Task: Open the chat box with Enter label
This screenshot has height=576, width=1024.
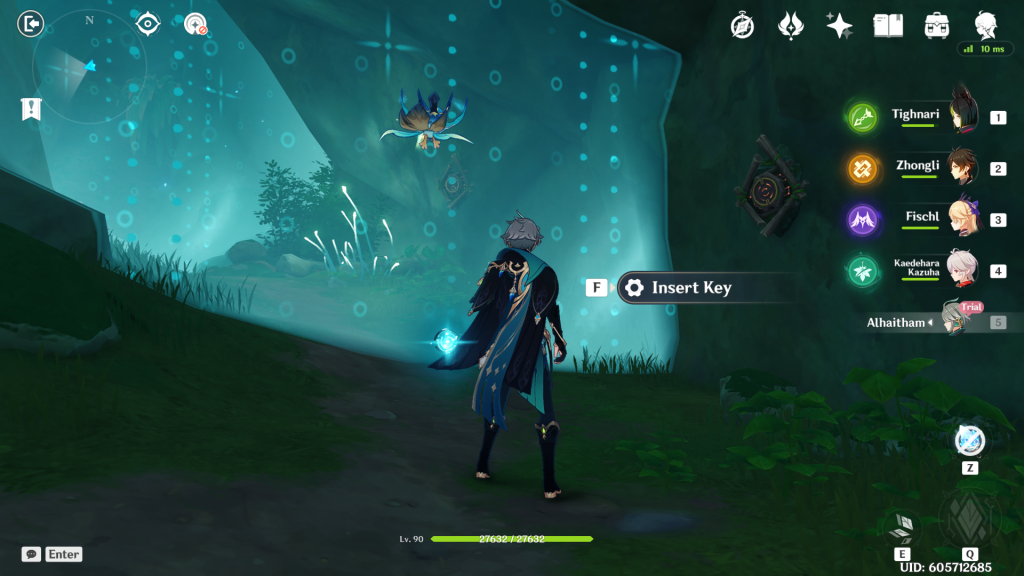Action: [x=52, y=554]
